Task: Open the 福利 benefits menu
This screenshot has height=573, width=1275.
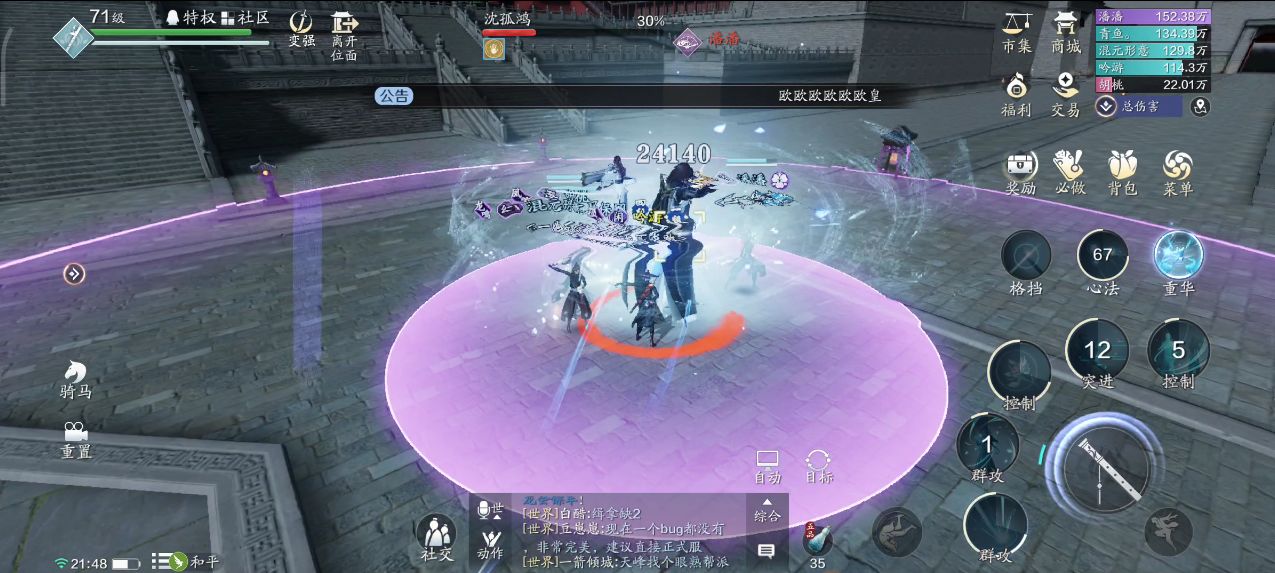Action: coord(1016,94)
